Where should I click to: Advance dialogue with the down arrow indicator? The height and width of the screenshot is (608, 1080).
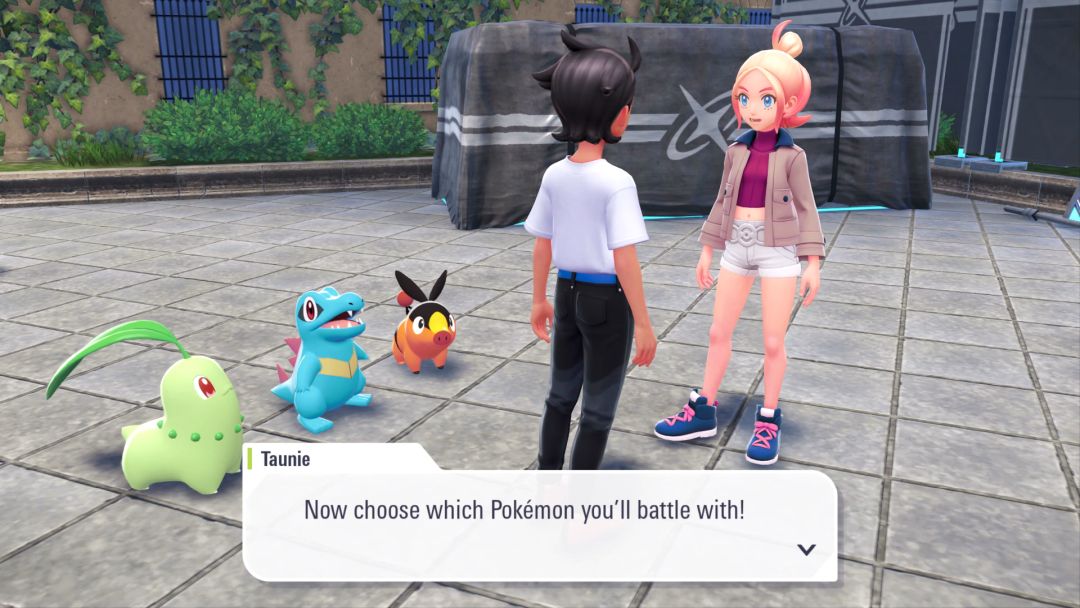[806, 549]
